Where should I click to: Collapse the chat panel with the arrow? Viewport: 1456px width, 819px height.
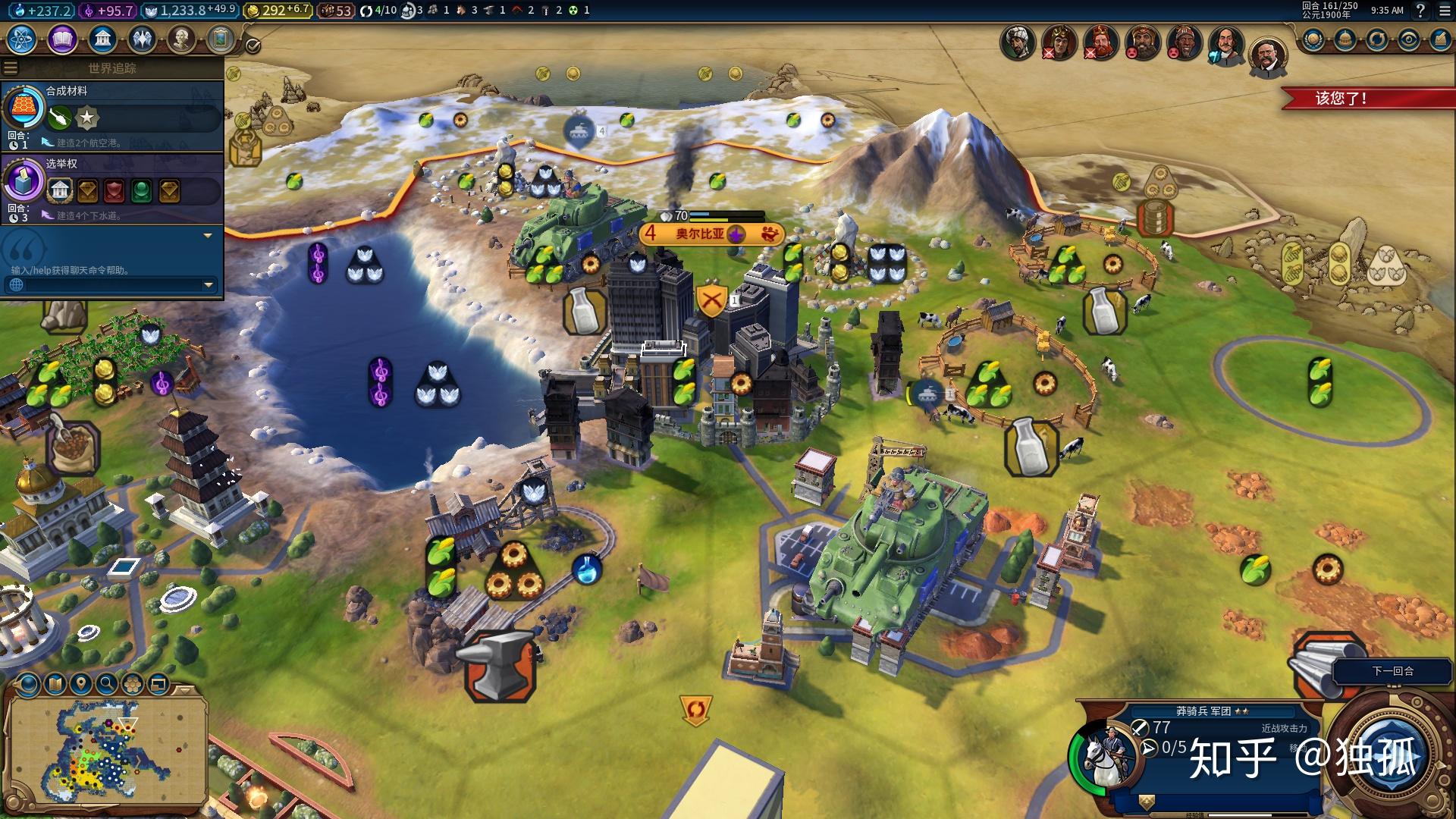tap(208, 236)
